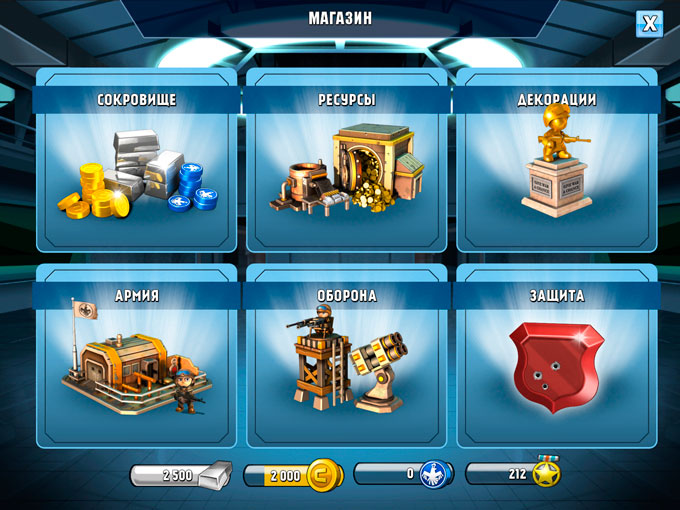Screen dimensions: 680x510
Task: Close the shop with the X button
Action: click(649, 24)
